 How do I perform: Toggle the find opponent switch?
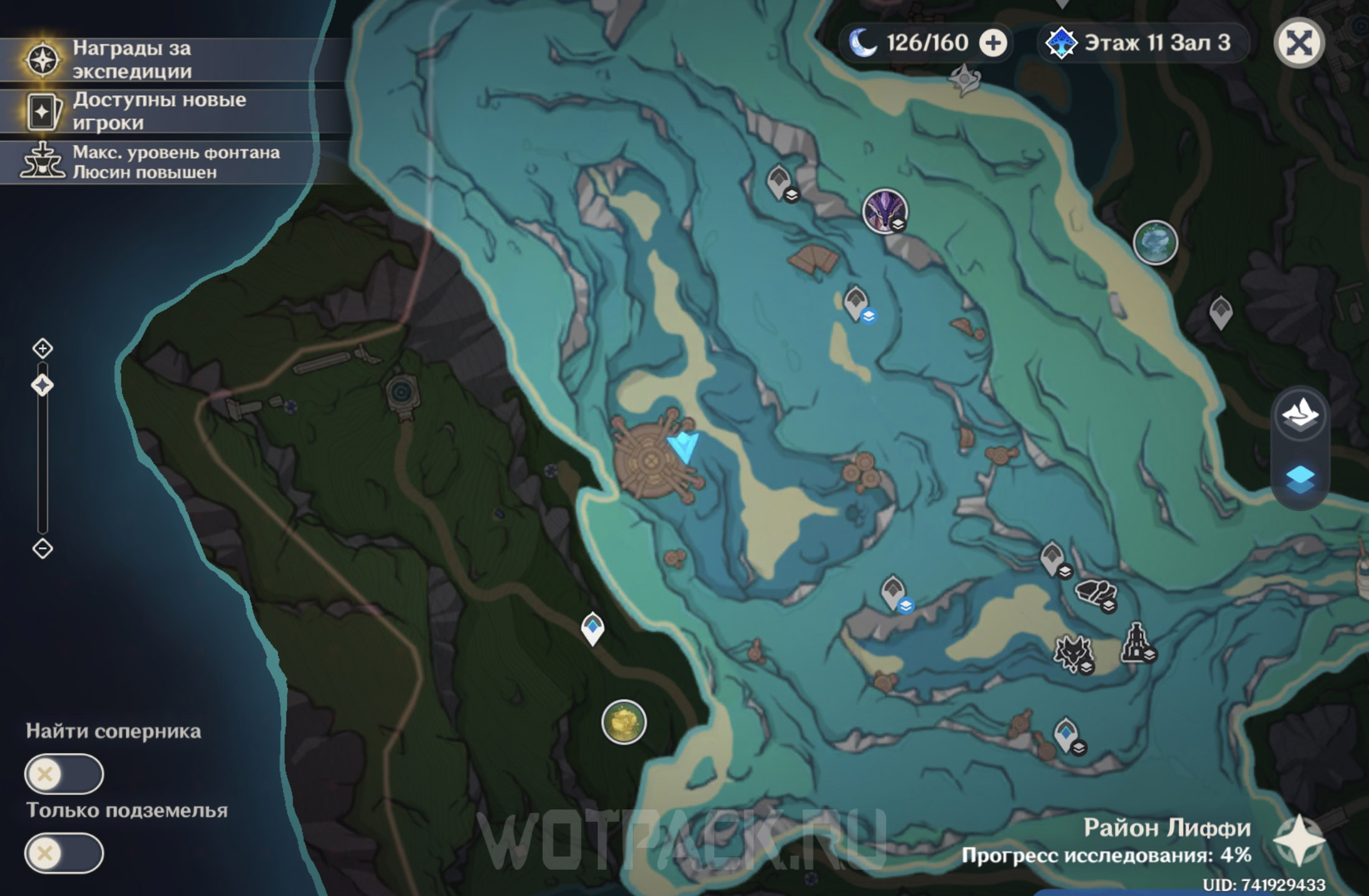click(63, 774)
